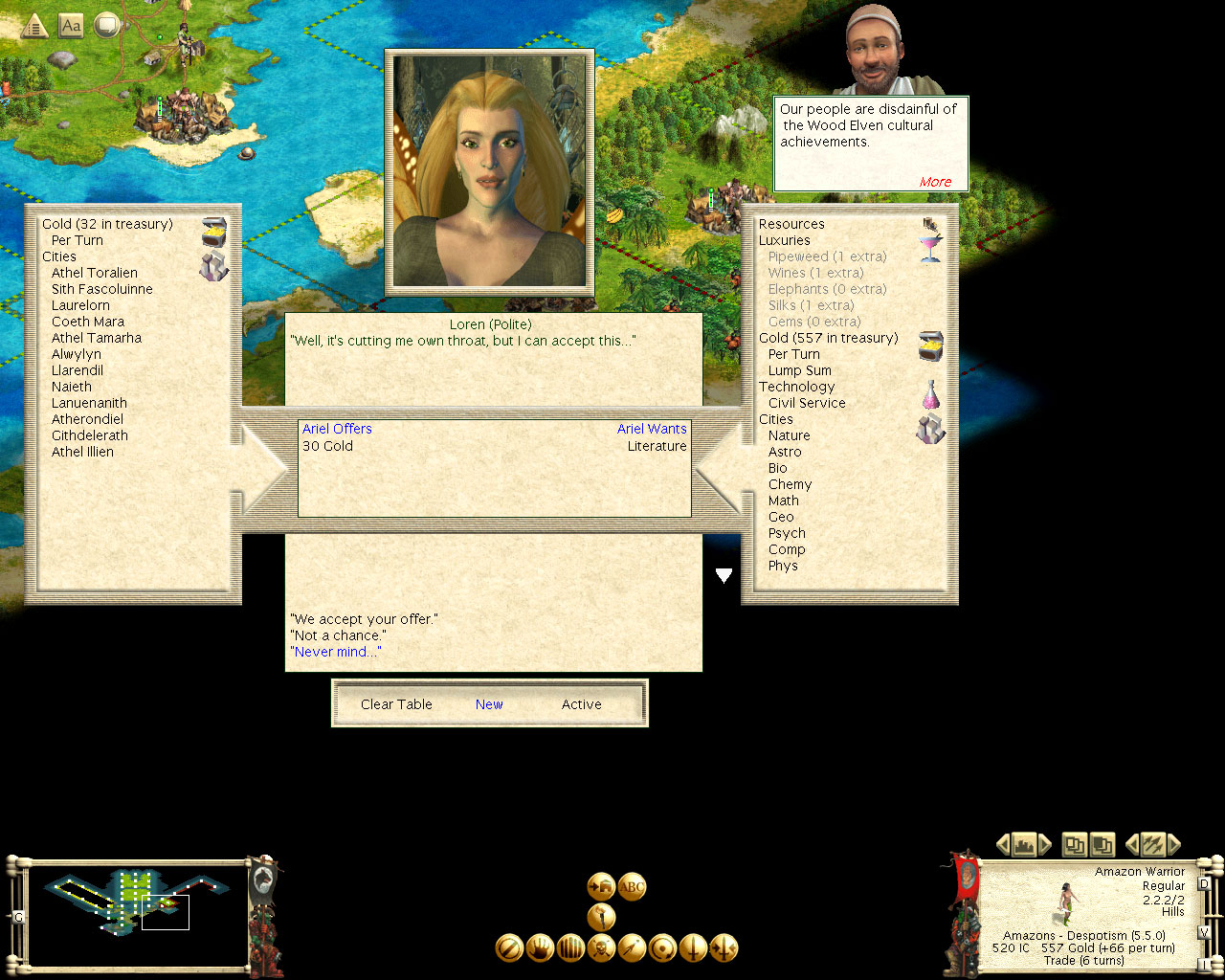Expand Ariel's Cities list on the right
This screenshot has width=1225, height=980.
[776, 419]
